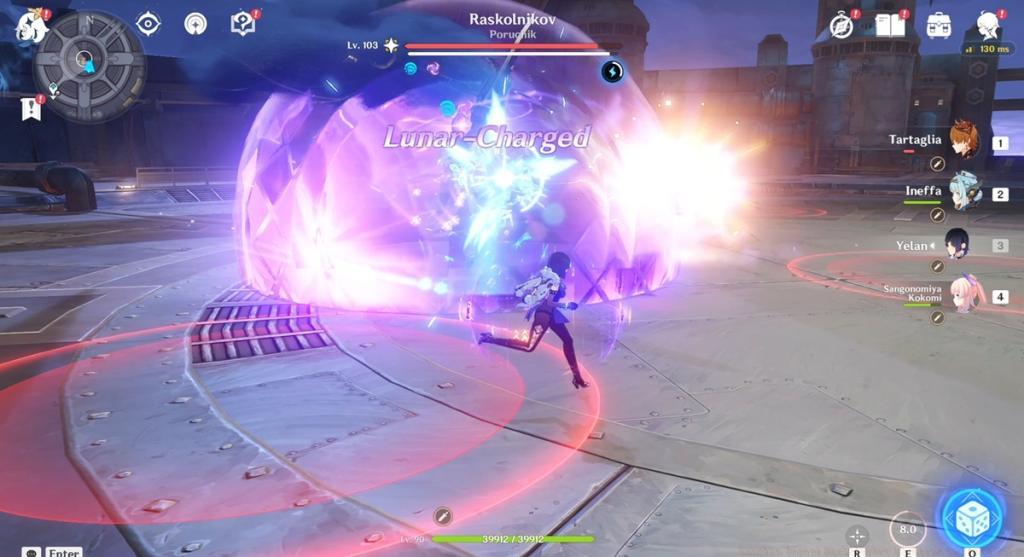Switch to Sangonomiya Kokomi
The width and height of the screenshot is (1024, 557).
point(965,294)
